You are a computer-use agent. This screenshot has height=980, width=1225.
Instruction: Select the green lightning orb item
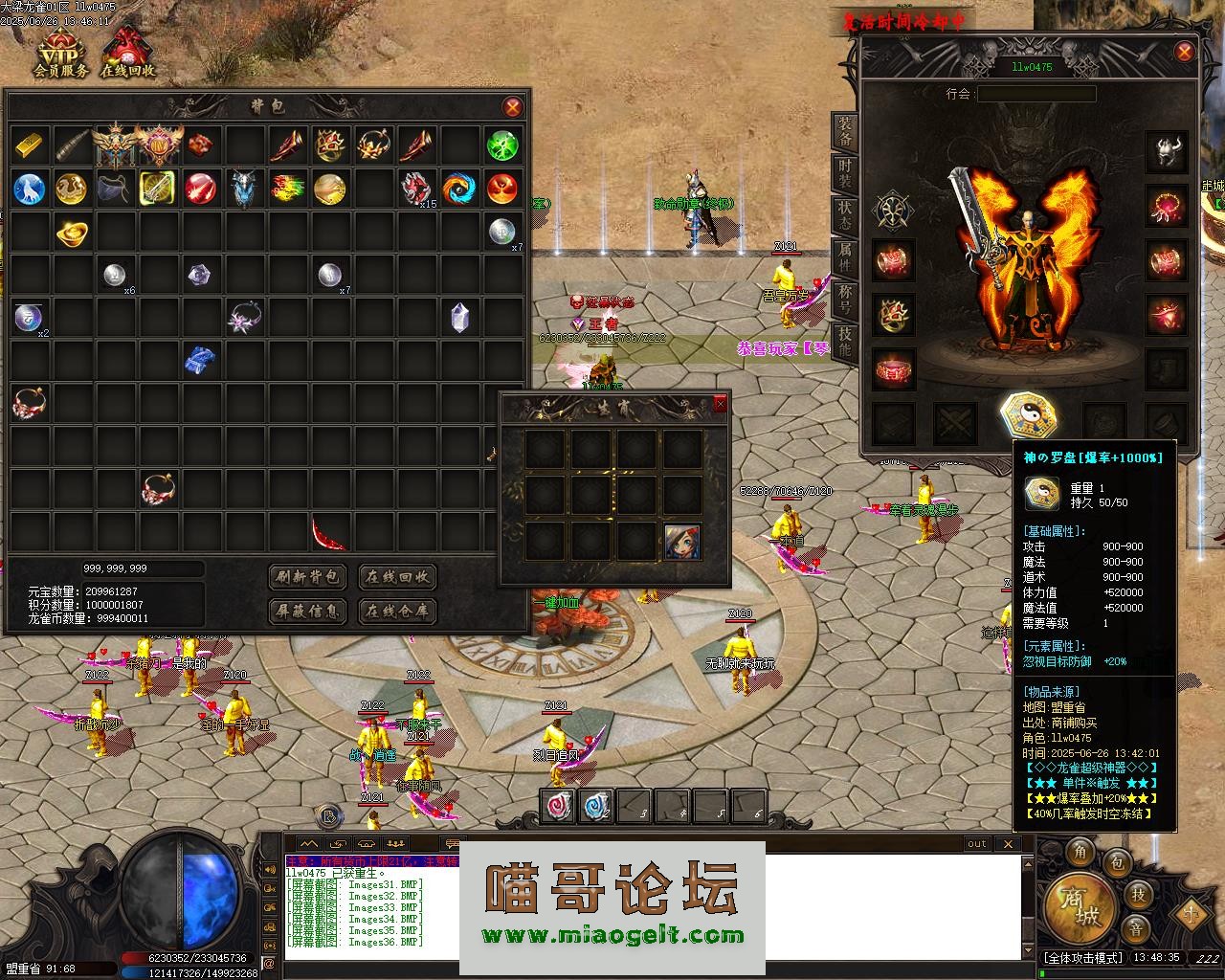[501, 145]
